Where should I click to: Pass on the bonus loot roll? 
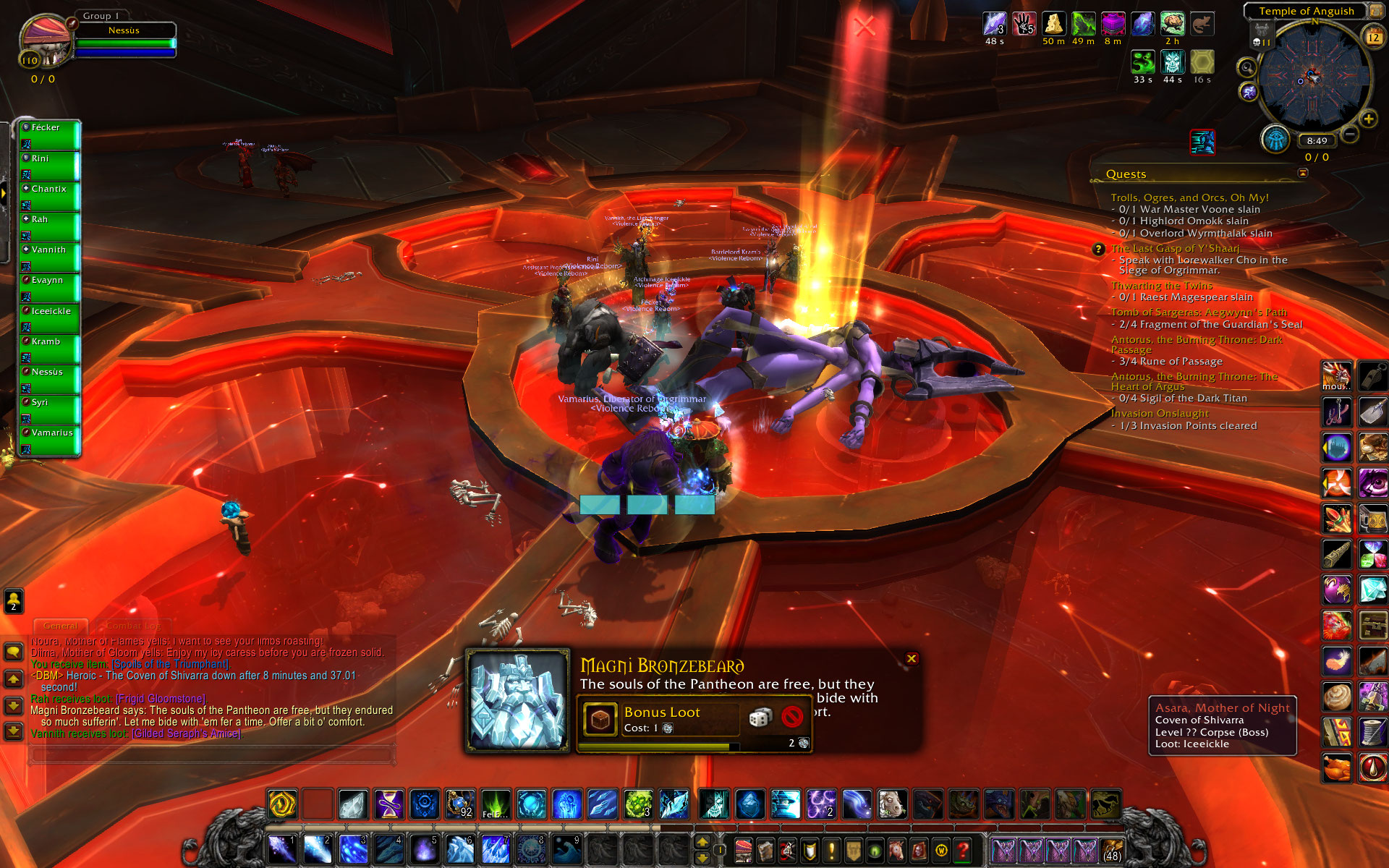792,717
